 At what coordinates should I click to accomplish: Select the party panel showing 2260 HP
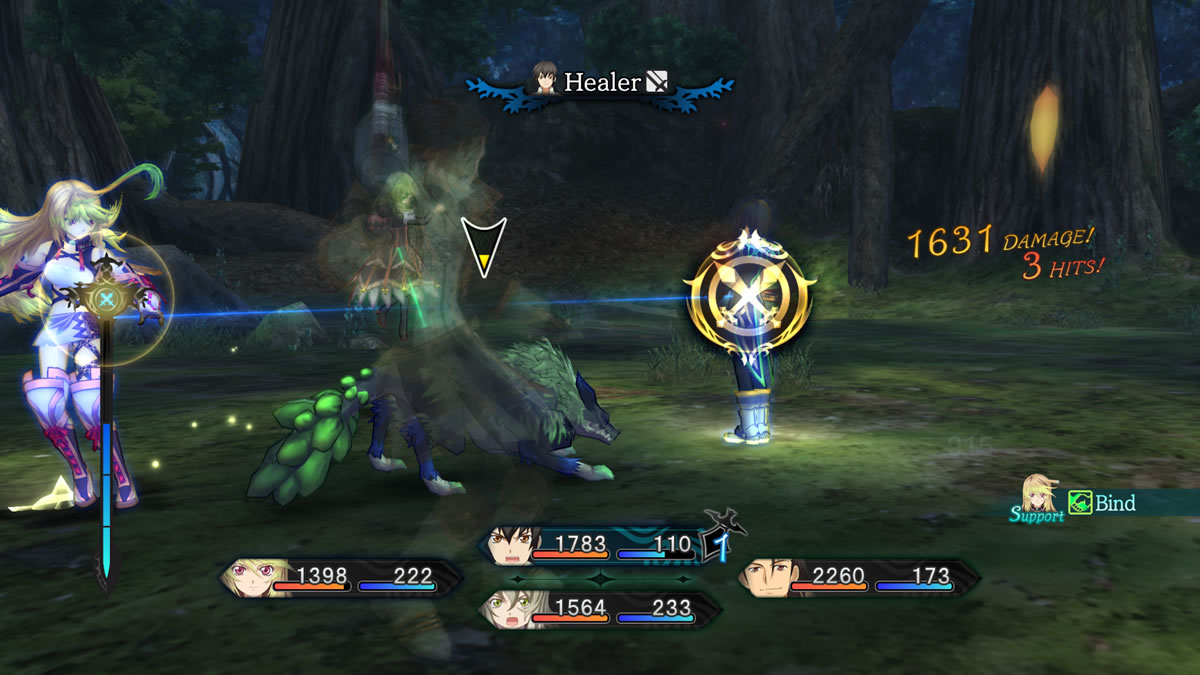(x=858, y=578)
